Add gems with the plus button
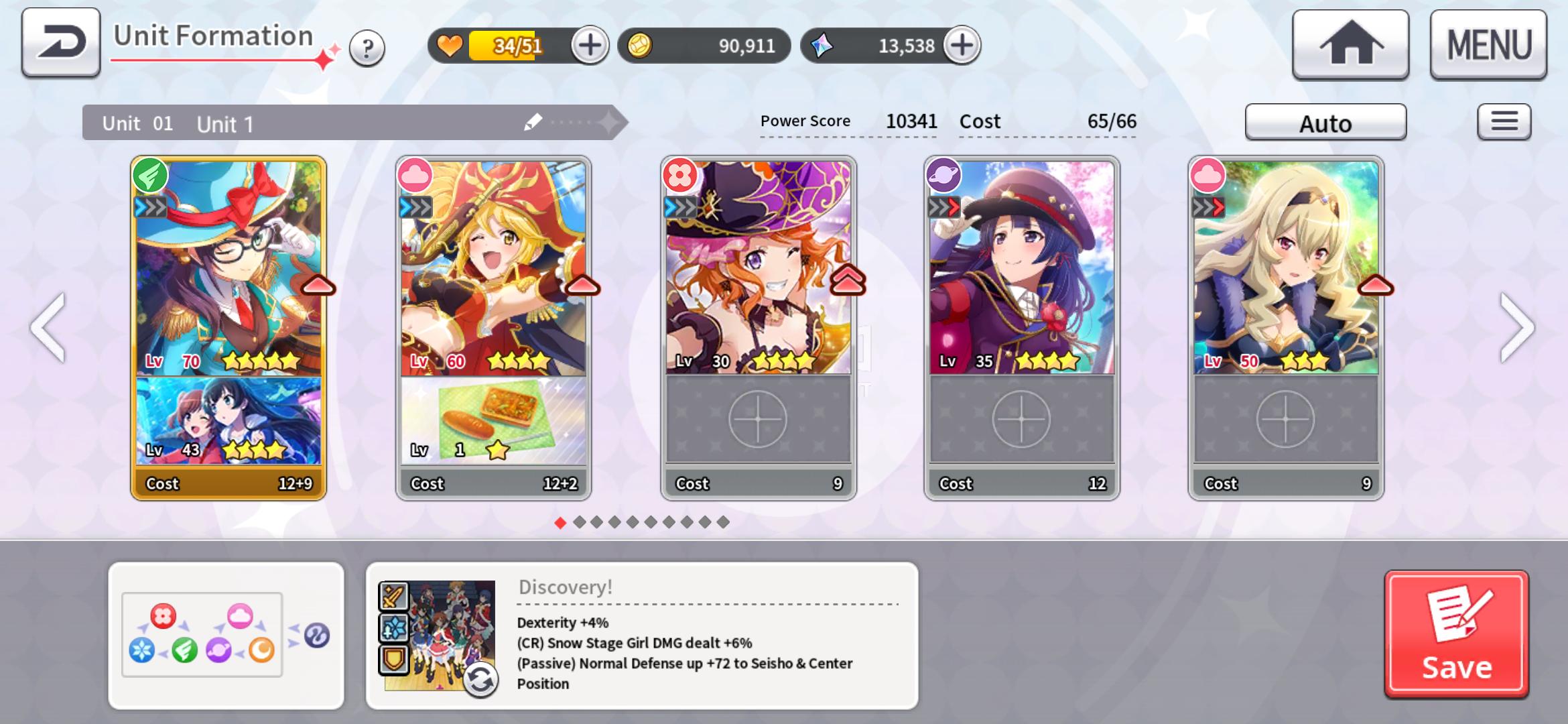Screen dimensions: 1568x724 [x=962, y=46]
